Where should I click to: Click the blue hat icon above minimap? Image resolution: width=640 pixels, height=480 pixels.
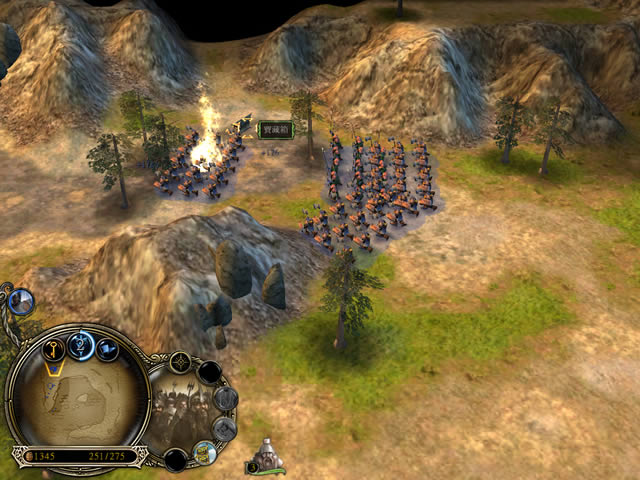pyautogui.click(x=107, y=349)
